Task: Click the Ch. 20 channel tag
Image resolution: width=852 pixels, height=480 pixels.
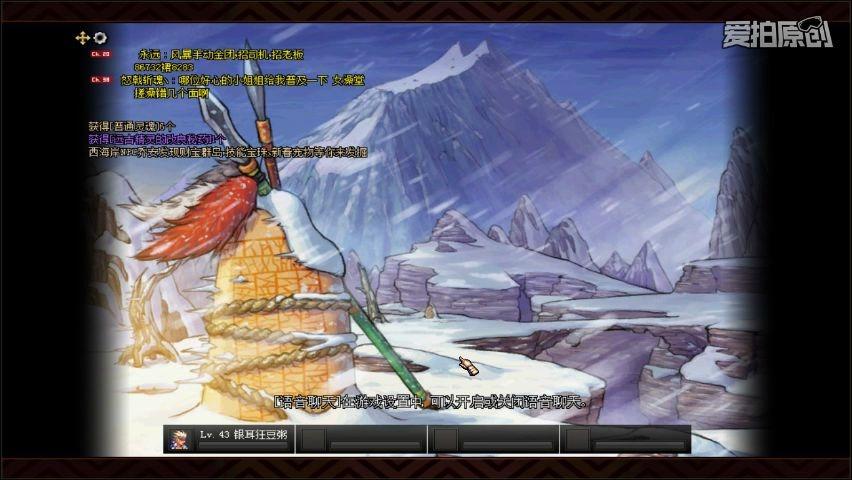Action: [x=101, y=54]
